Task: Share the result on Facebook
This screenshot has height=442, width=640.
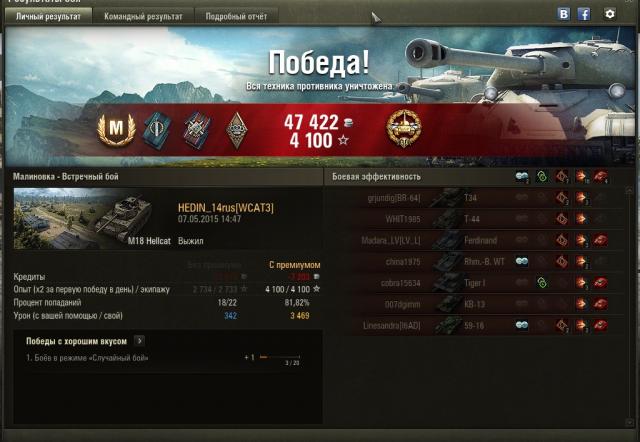Action: 584,14
